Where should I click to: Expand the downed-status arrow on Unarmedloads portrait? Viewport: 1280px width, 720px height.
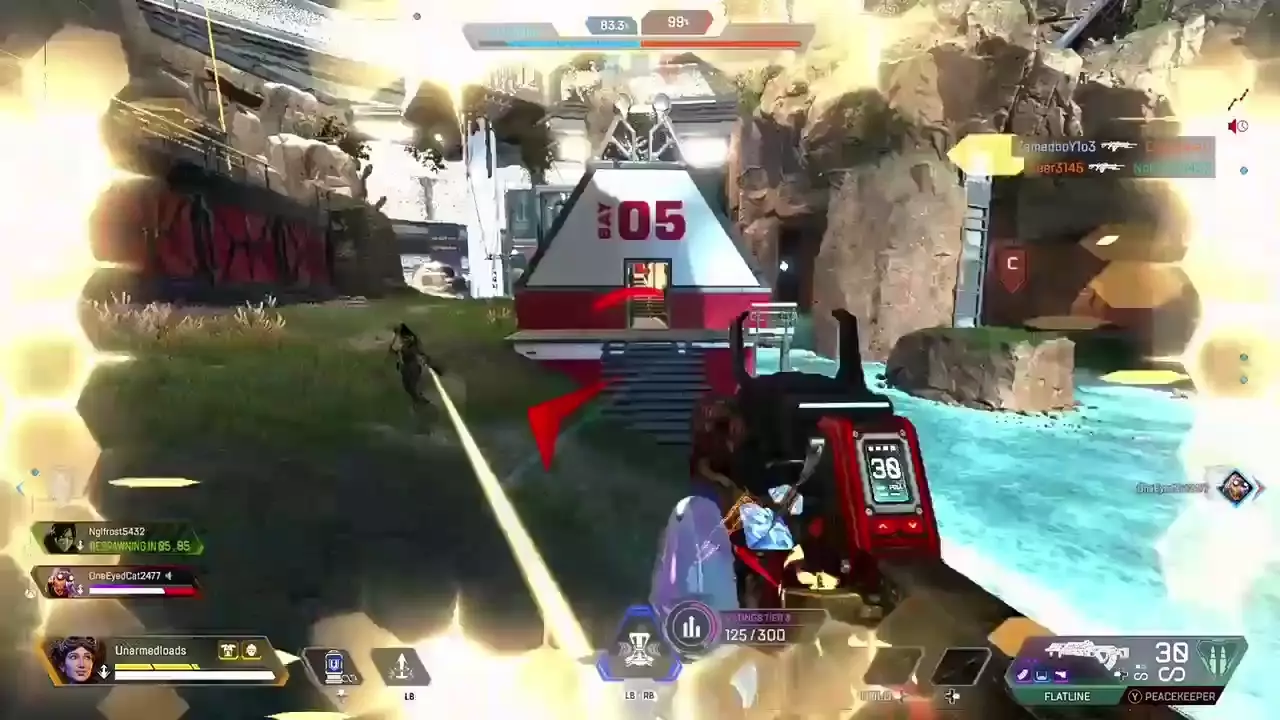(x=104, y=670)
